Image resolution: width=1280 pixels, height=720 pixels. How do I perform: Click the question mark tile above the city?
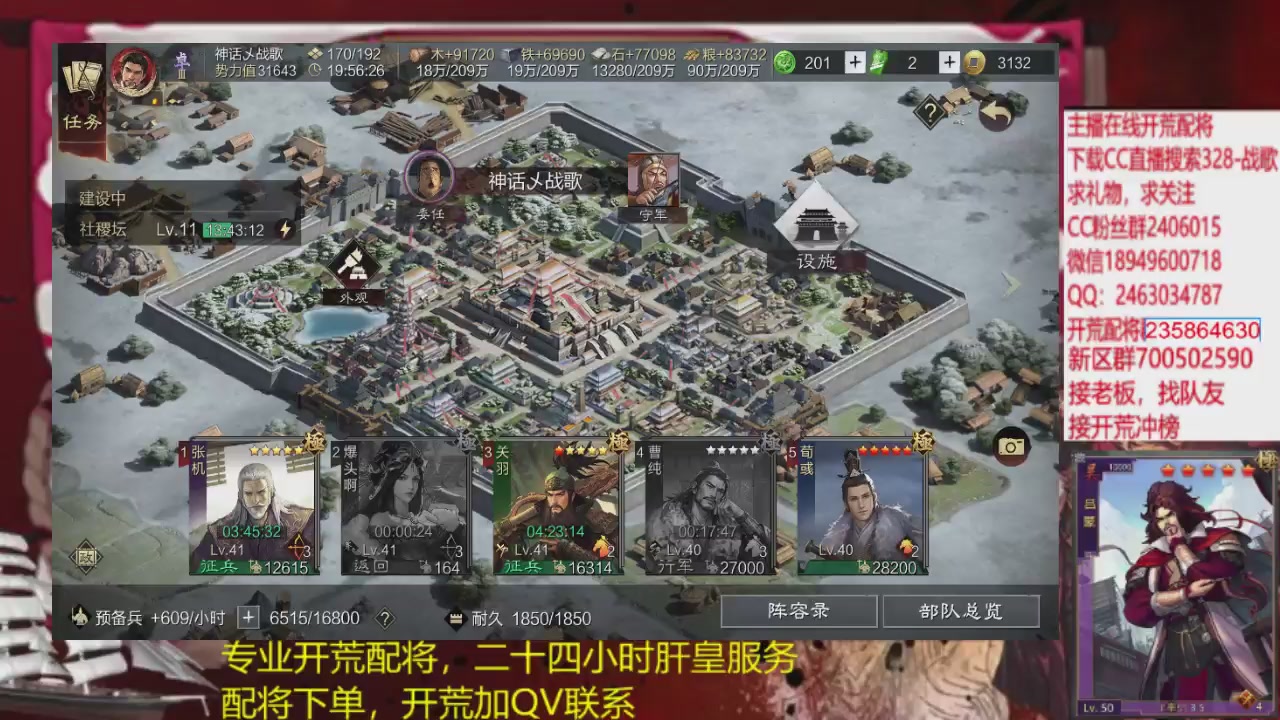click(x=931, y=111)
